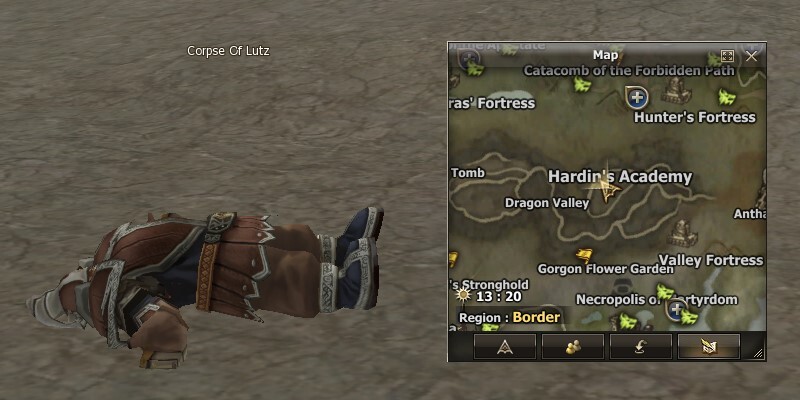Click the curved-arrow map button

tap(640, 346)
